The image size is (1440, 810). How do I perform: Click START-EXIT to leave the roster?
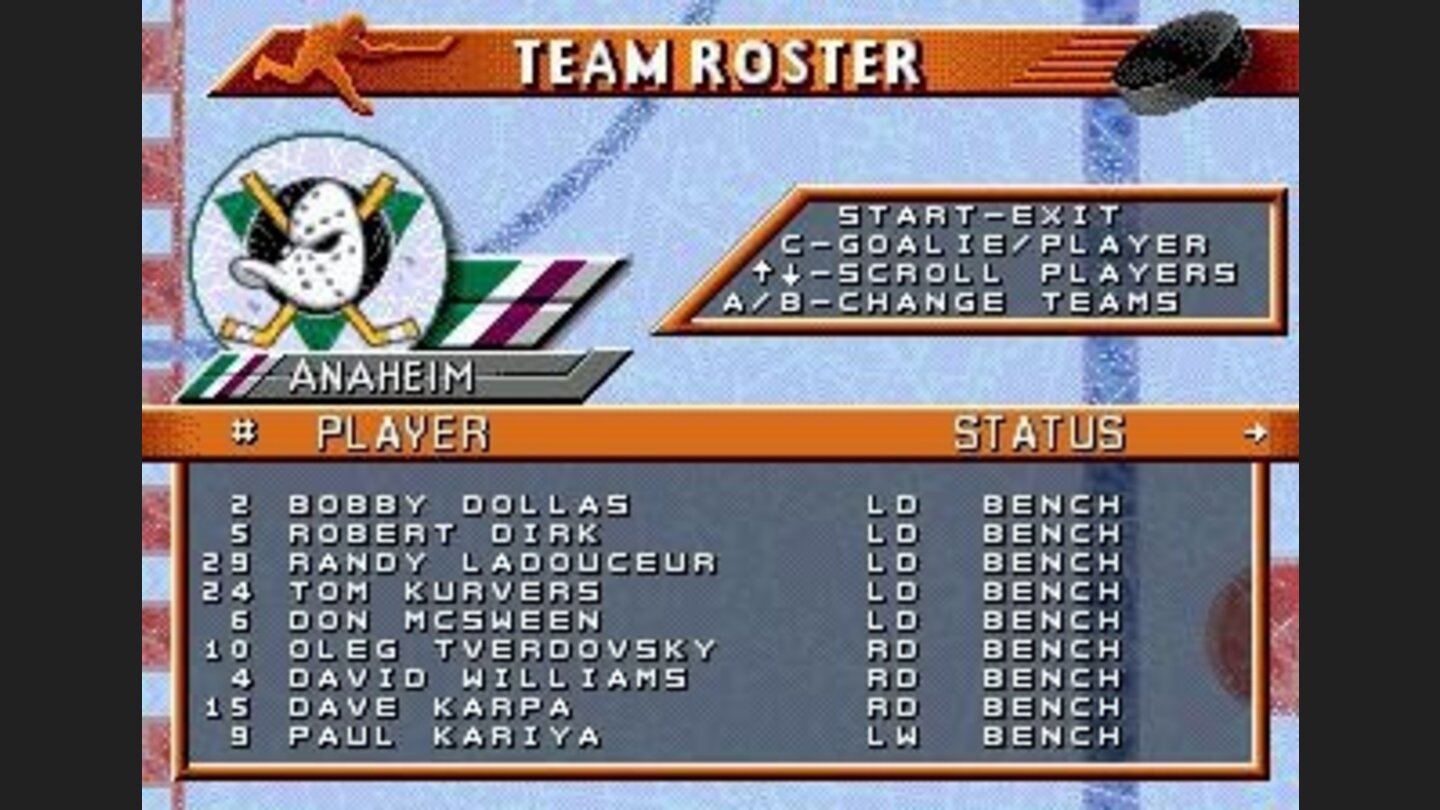tap(980, 213)
